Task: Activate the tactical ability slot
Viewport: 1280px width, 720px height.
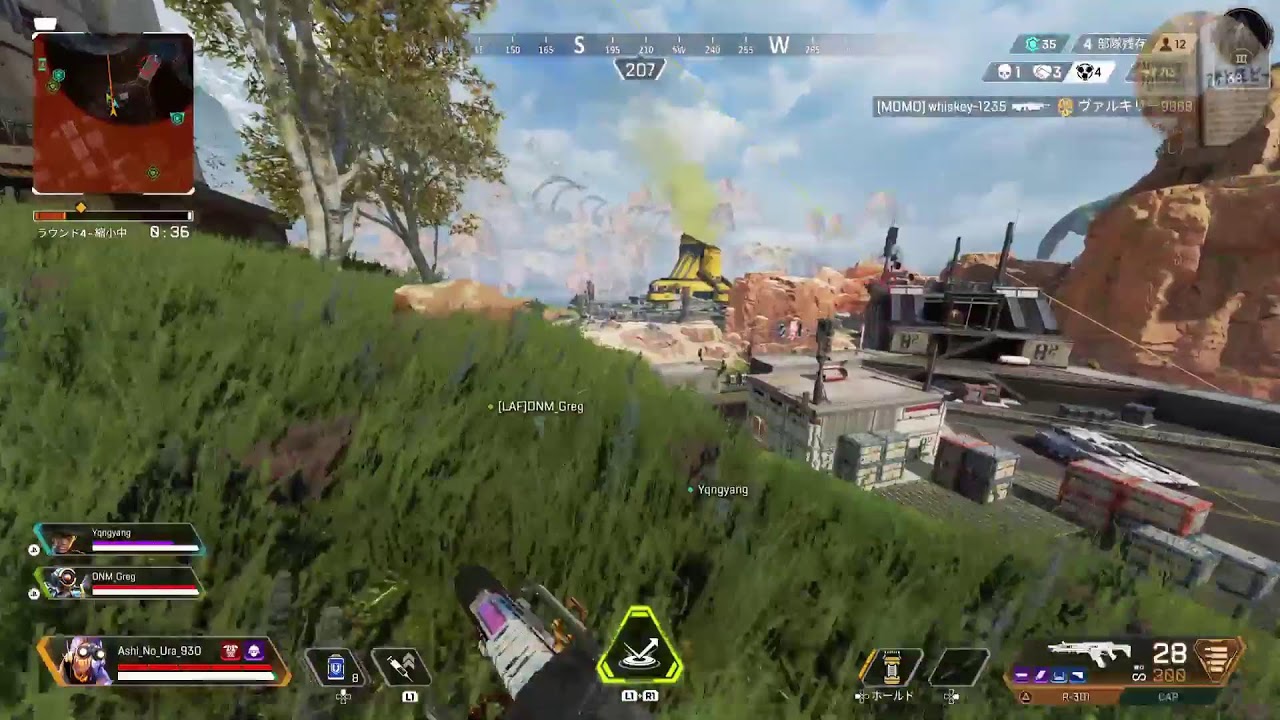Action: (x=401, y=667)
